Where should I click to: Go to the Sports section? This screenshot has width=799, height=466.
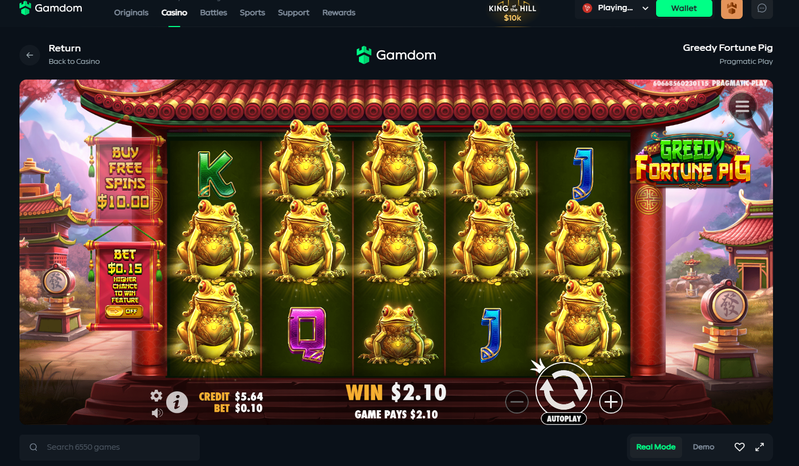252,13
